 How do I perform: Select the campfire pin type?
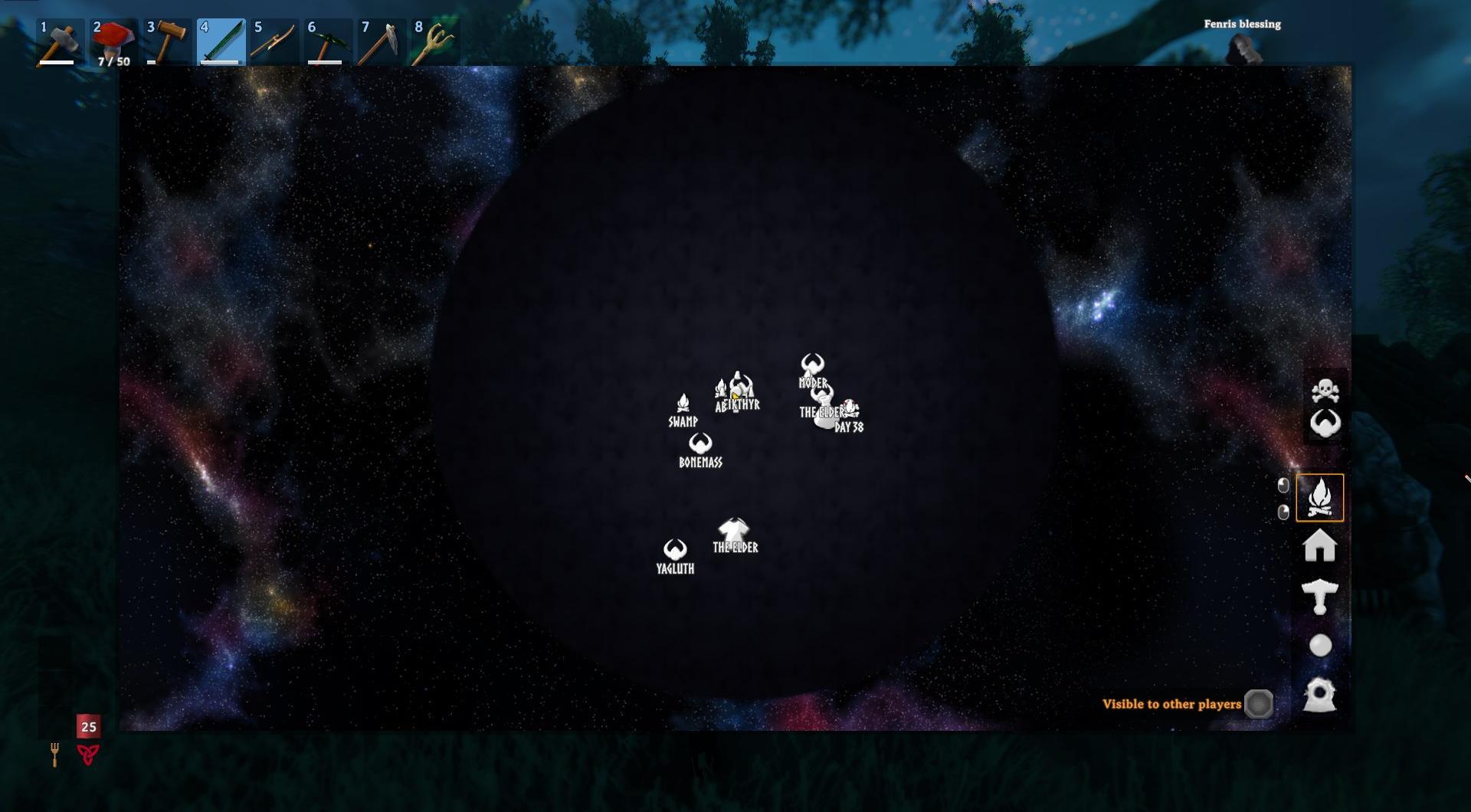point(1319,498)
